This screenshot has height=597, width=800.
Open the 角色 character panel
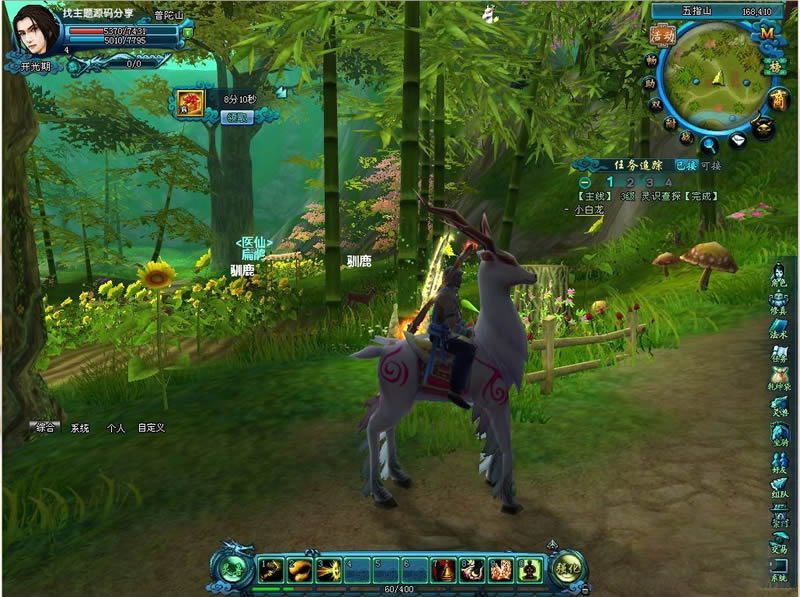779,273
